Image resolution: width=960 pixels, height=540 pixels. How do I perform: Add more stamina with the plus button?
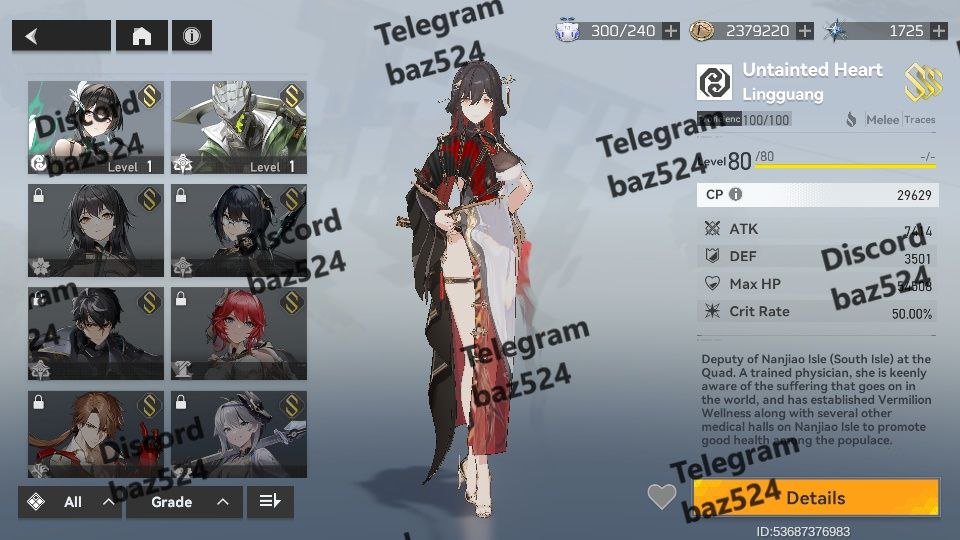670,31
